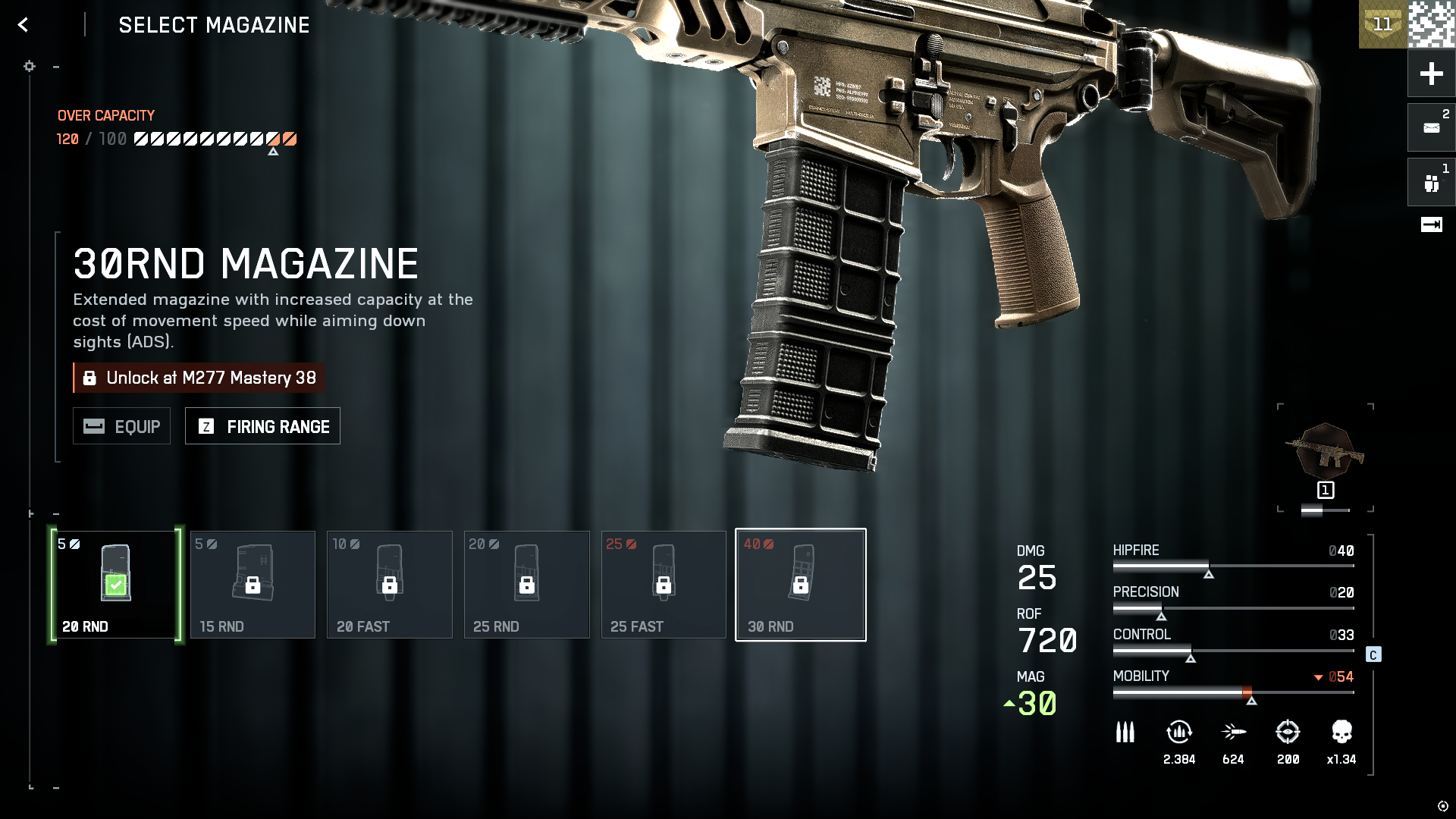
Task: Choose the 25 FAST magazine slot
Action: point(664,585)
